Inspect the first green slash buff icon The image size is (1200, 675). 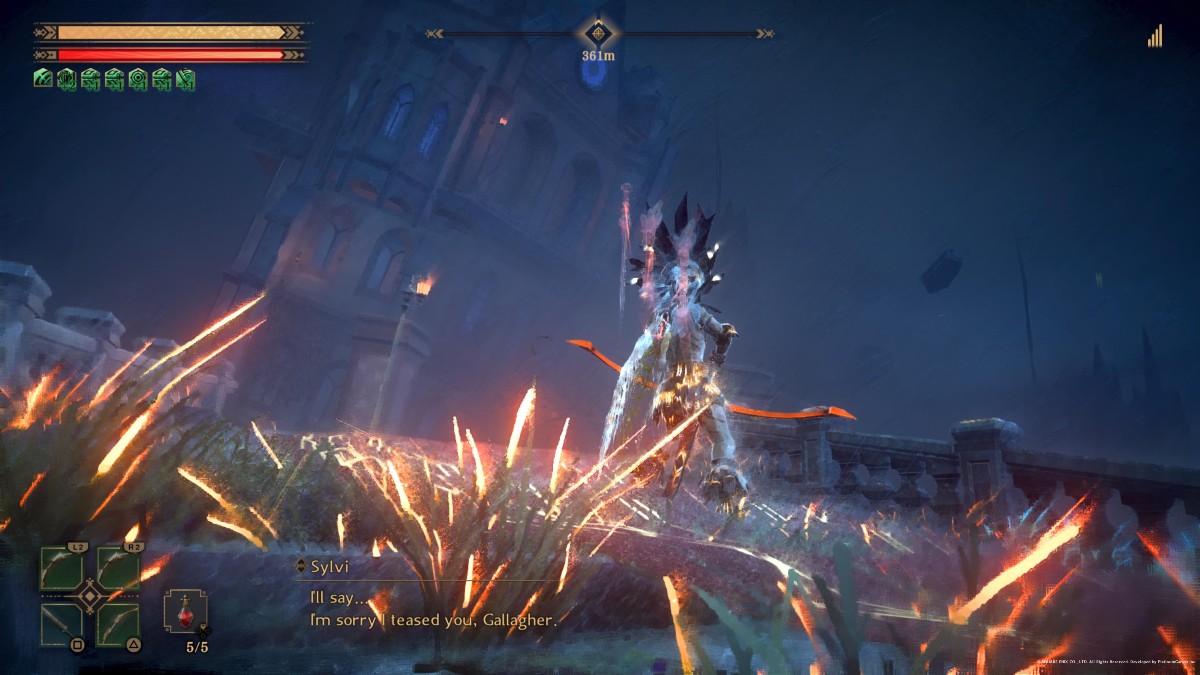point(42,78)
